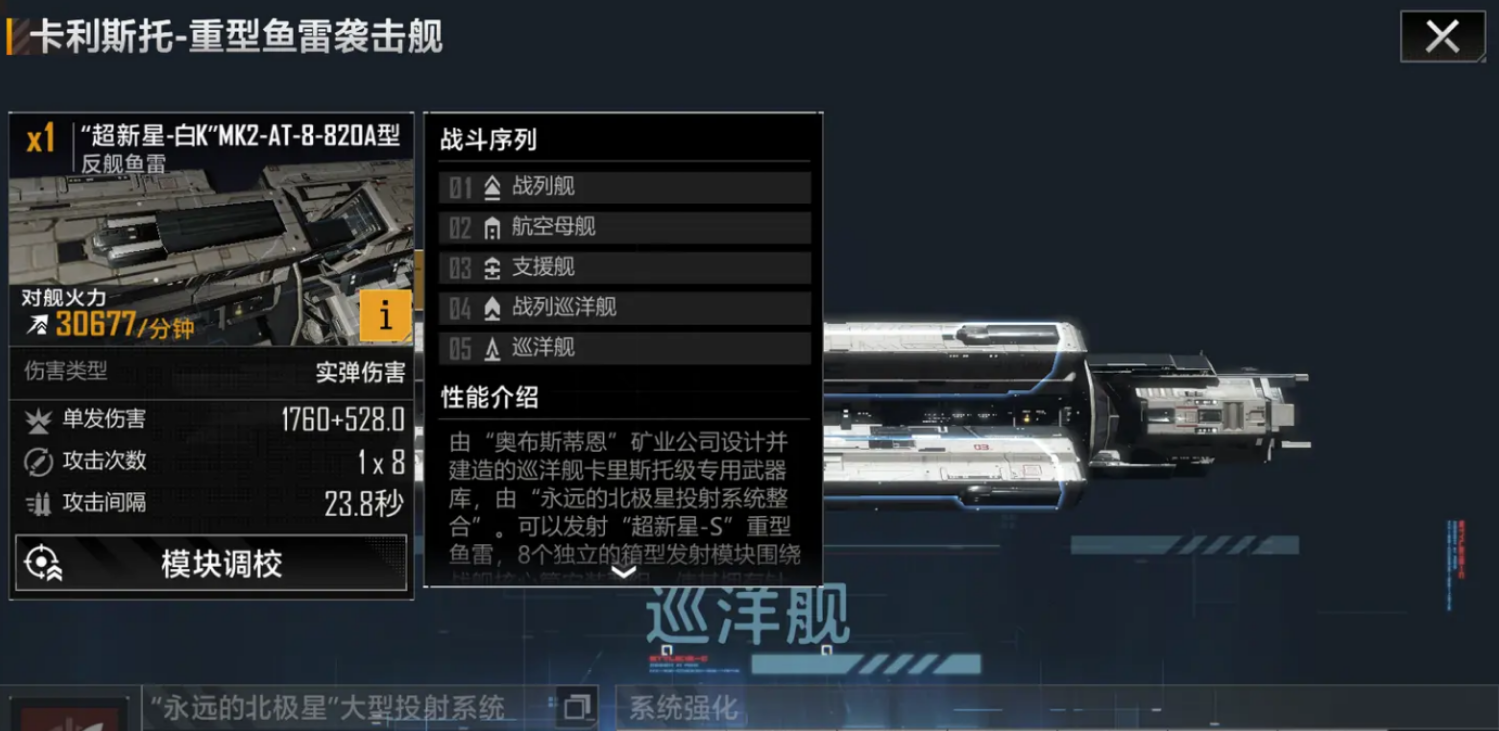
Task: Select 战列舰 in the combat sequence
Action: [x=624, y=187]
